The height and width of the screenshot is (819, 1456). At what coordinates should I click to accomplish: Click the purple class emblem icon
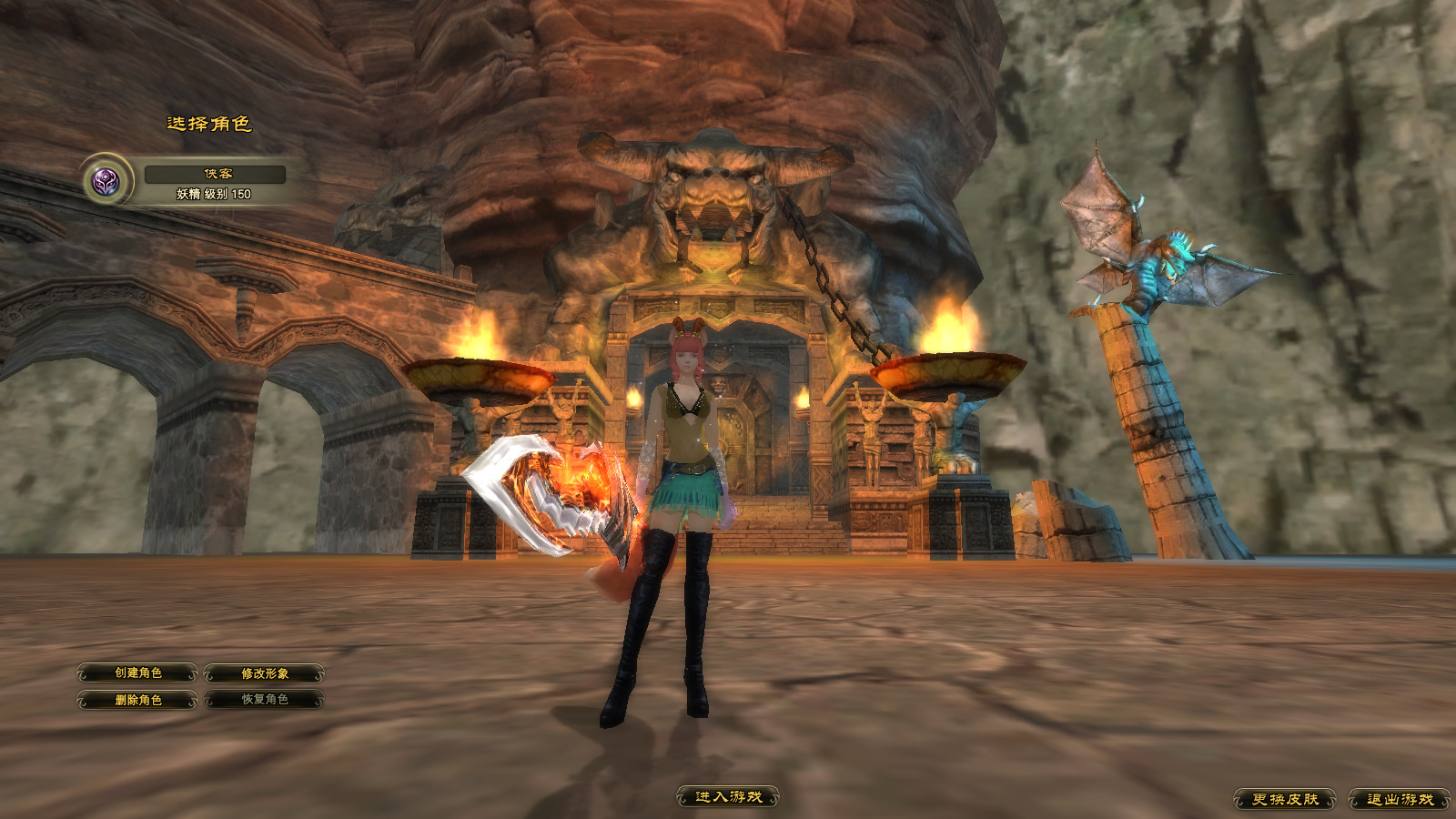106,181
